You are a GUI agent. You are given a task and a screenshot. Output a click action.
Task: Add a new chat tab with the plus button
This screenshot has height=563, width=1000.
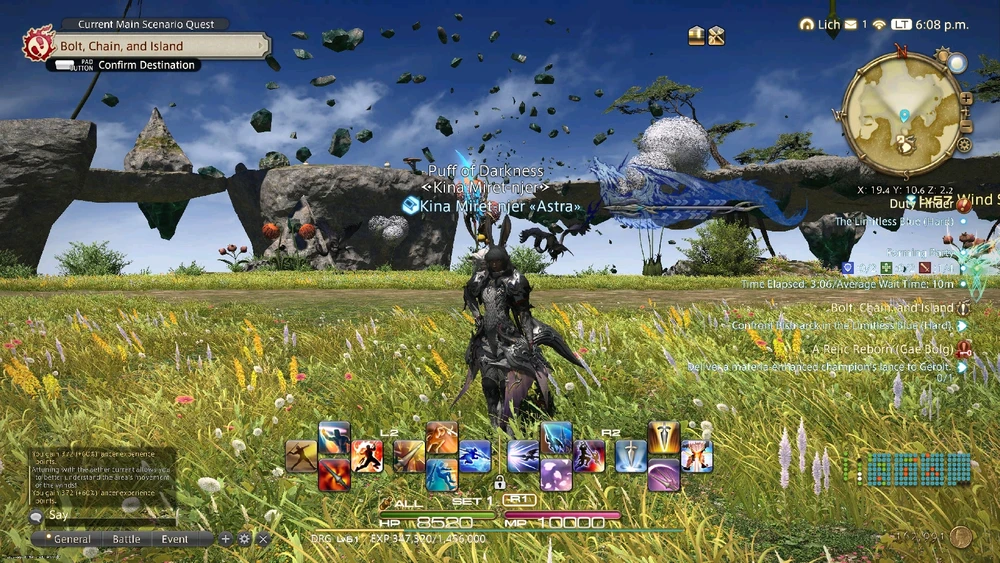(x=226, y=539)
